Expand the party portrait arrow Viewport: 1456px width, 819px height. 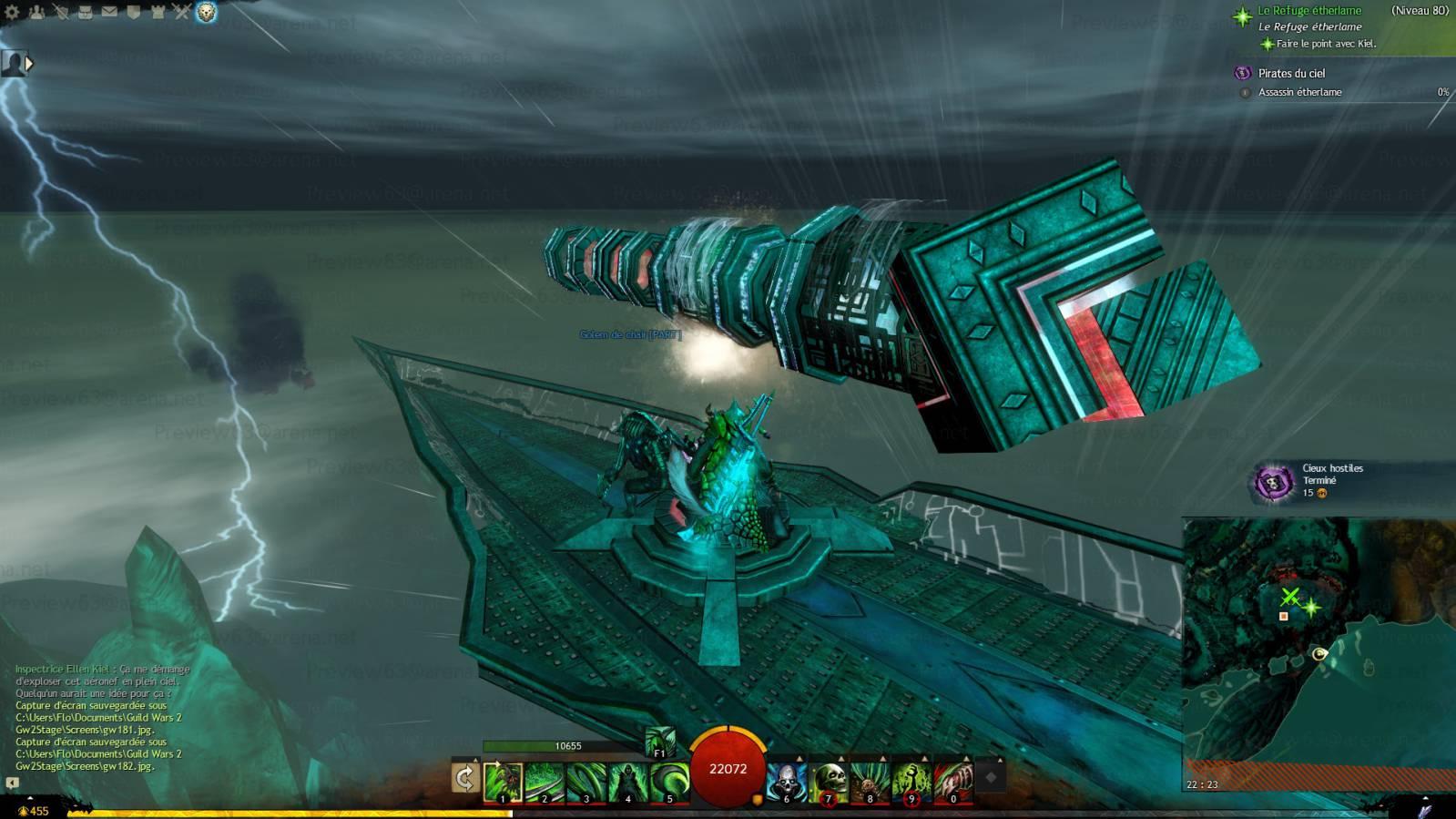point(29,64)
